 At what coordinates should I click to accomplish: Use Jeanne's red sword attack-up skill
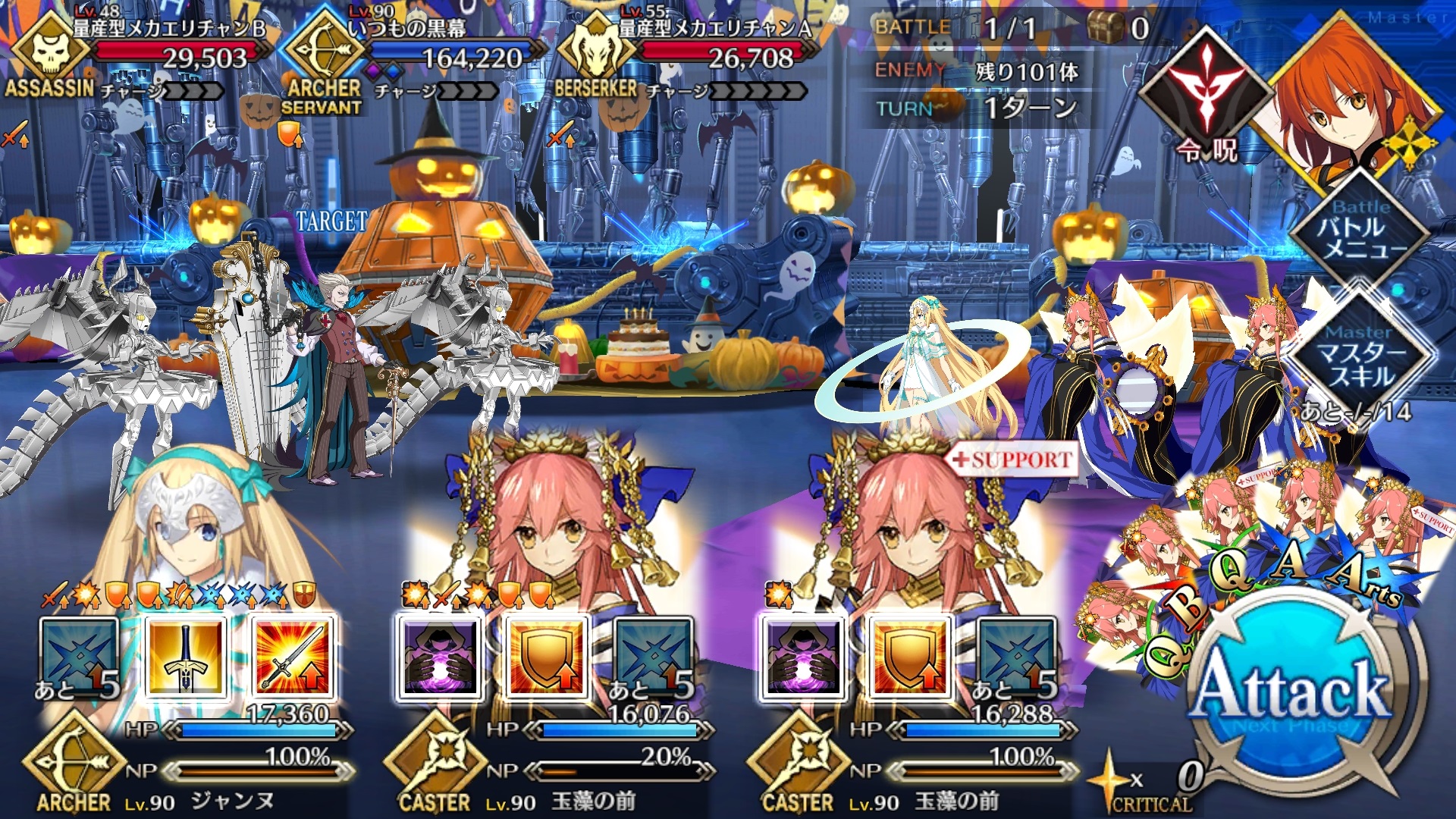[x=293, y=657]
